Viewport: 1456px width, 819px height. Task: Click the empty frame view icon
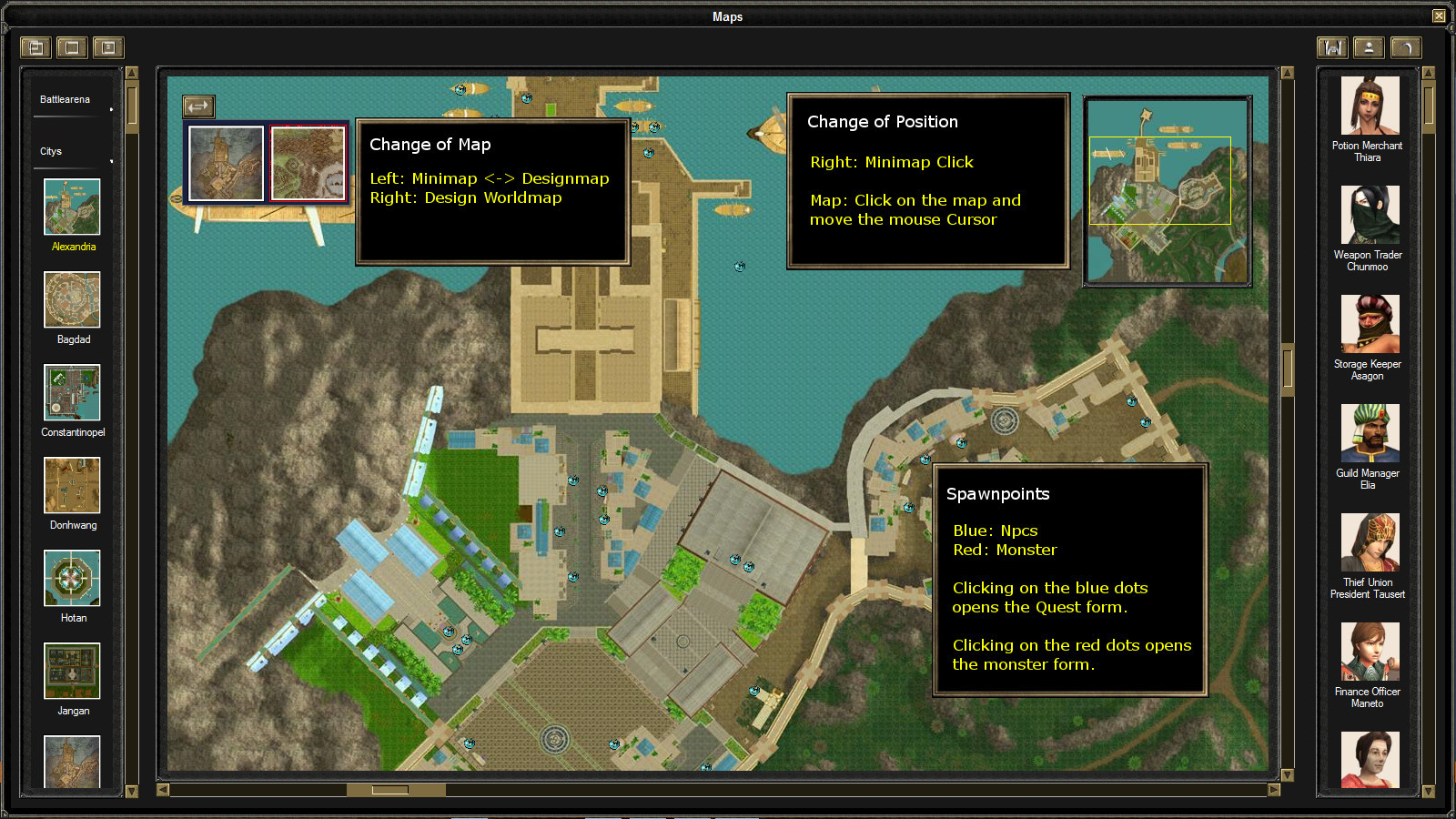(71, 47)
